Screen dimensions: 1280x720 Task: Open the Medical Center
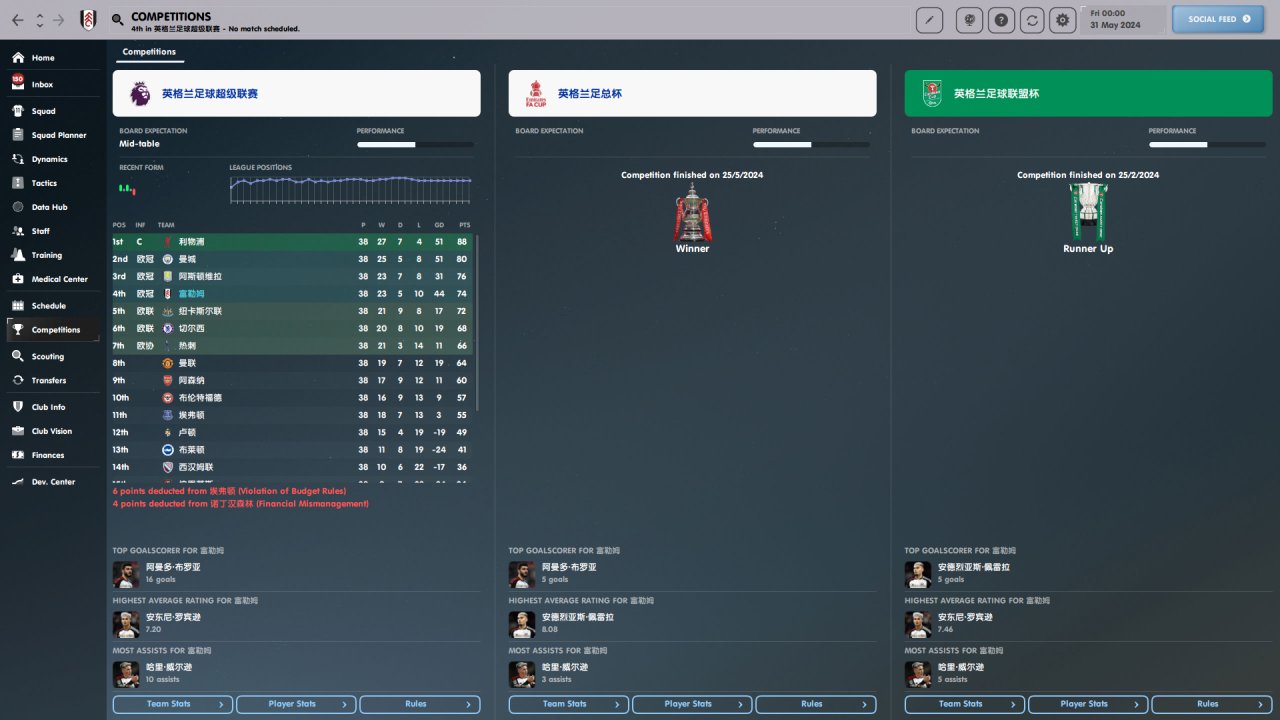pos(59,279)
